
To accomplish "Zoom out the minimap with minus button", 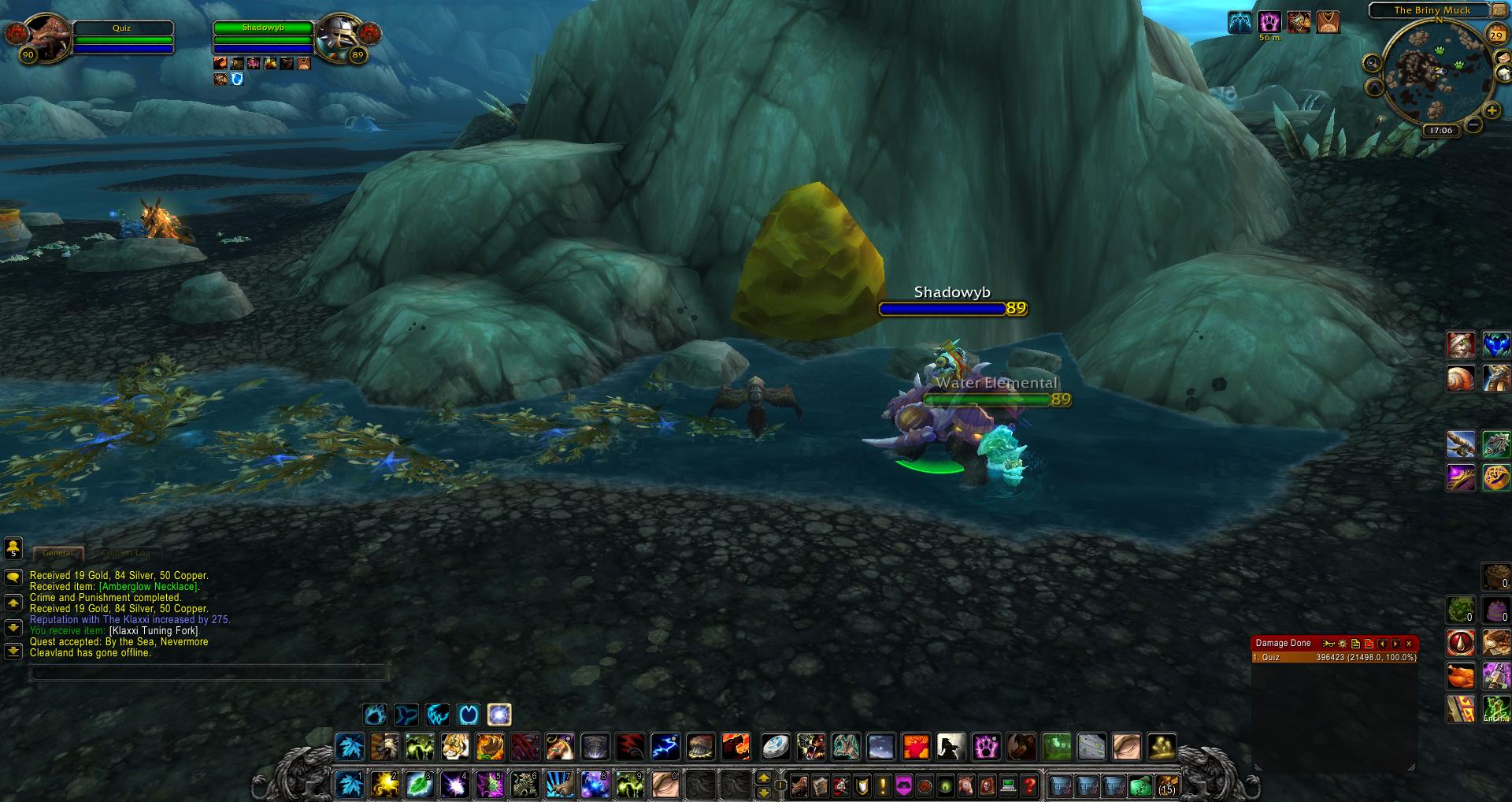I will click(x=1473, y=125).
